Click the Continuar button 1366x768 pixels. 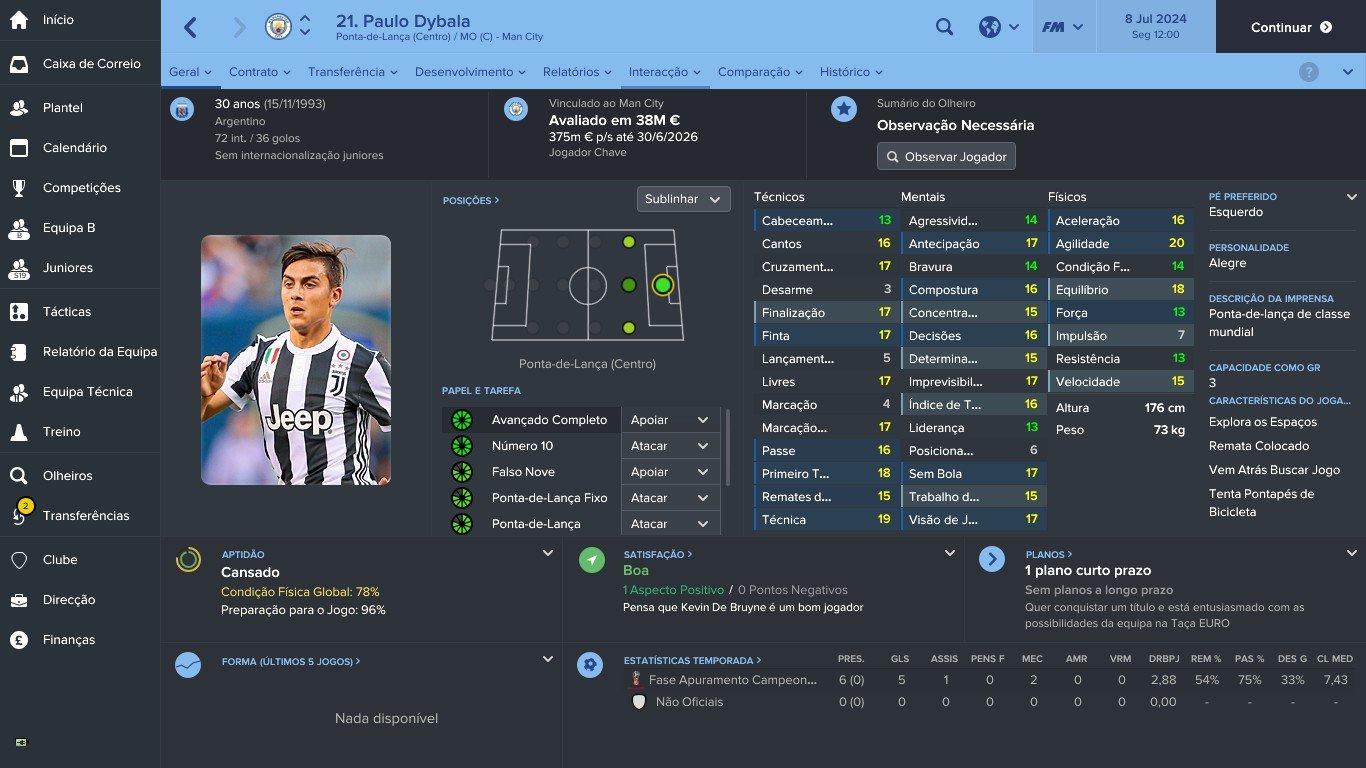click(1290, 27)
